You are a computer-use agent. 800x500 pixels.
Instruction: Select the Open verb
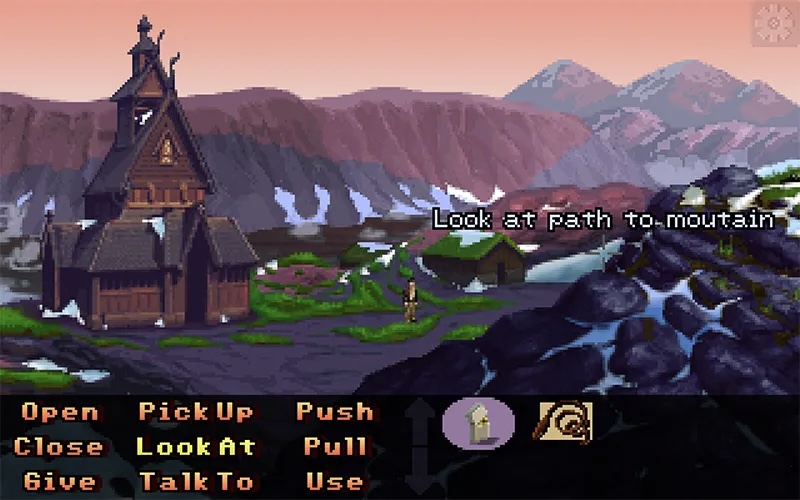[60, 412]
